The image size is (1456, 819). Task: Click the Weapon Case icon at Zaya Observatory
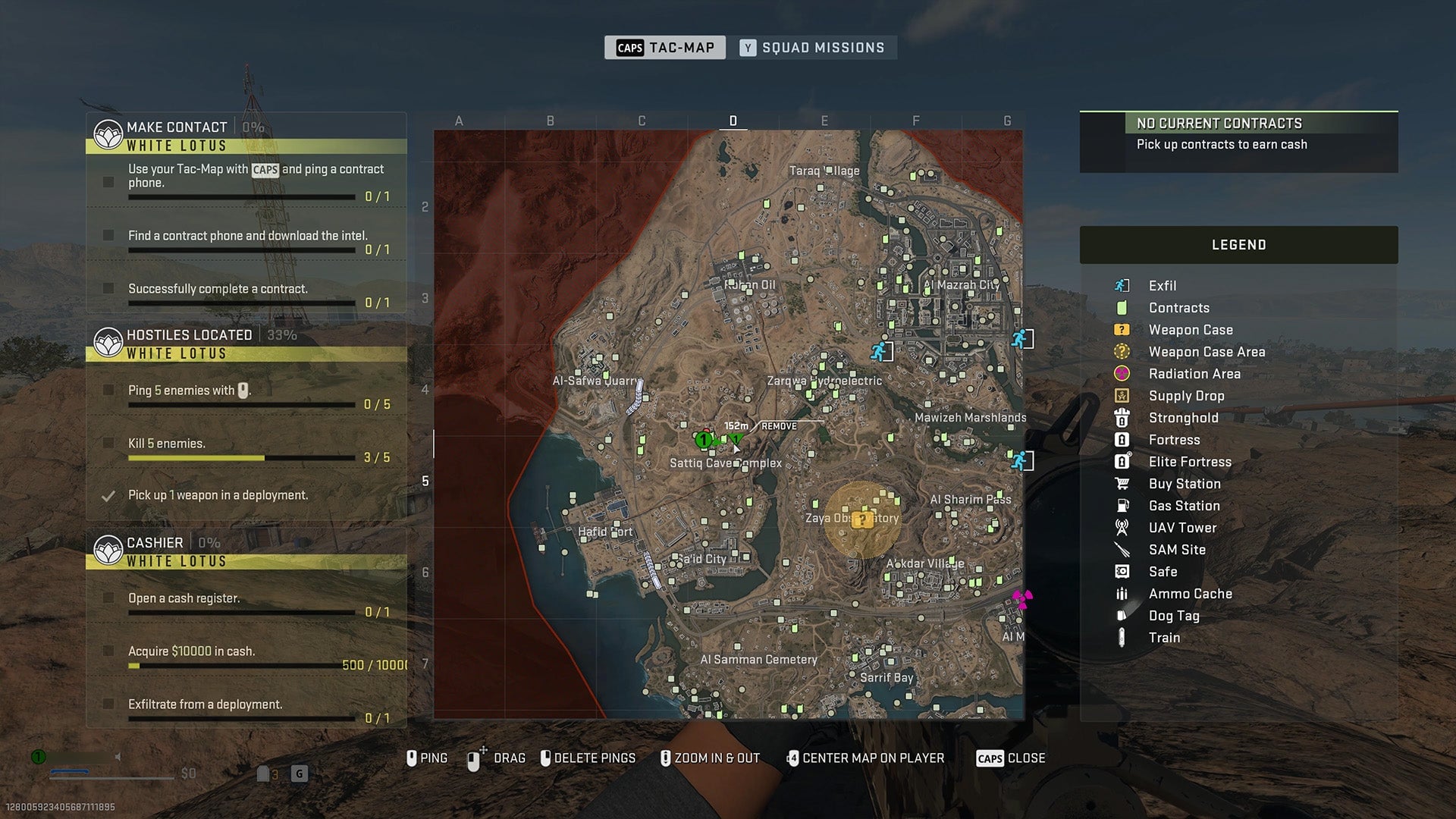[863, 519]
